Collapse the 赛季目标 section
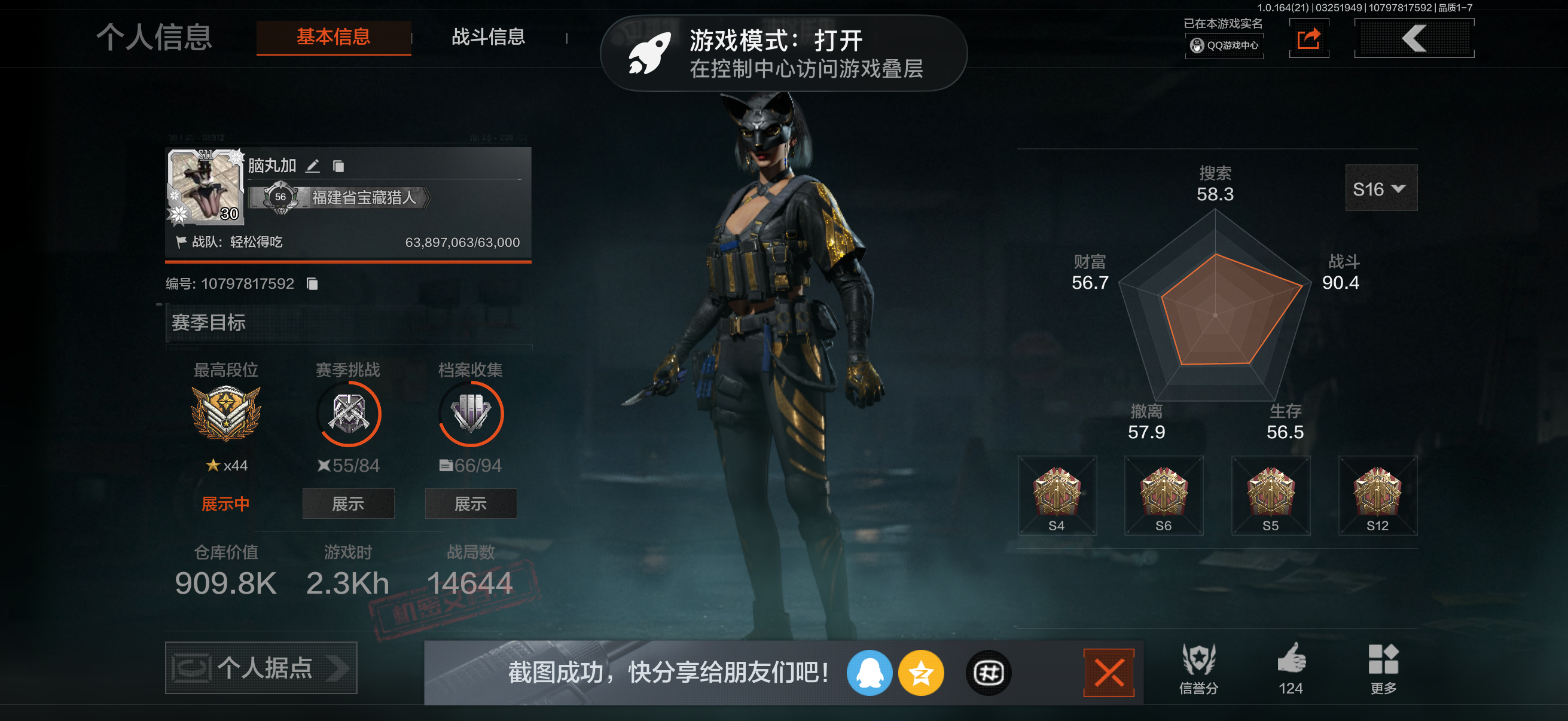Screen dimensions: 1568x721 (209, 323)
